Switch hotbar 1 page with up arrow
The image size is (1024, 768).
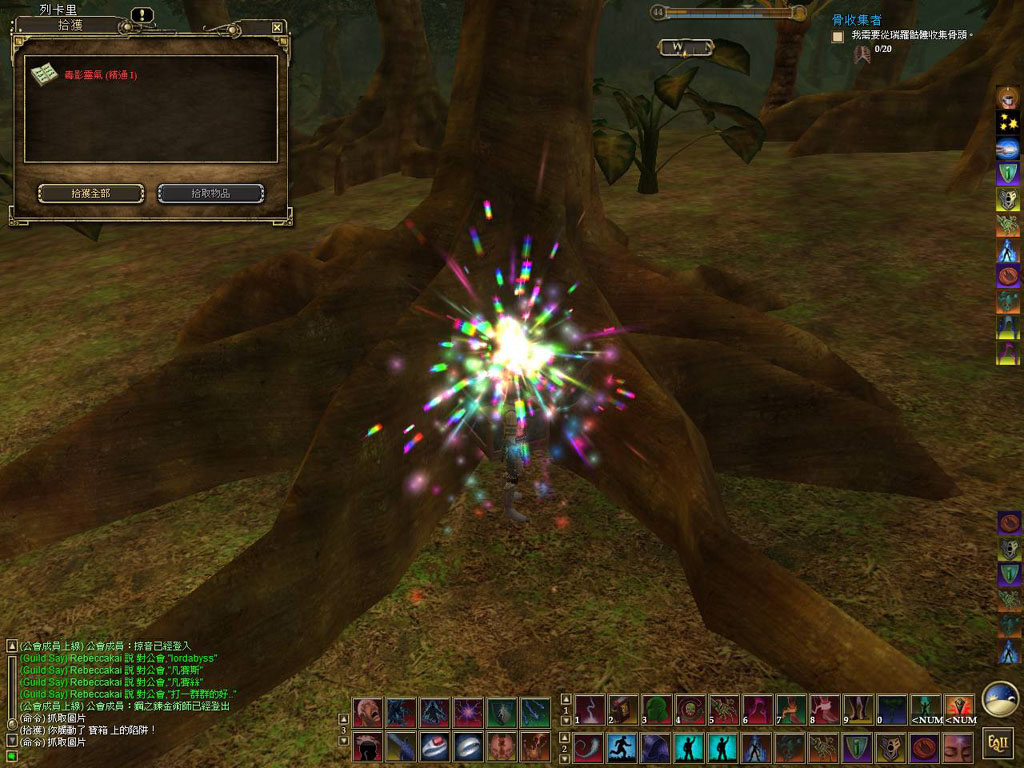566,699
